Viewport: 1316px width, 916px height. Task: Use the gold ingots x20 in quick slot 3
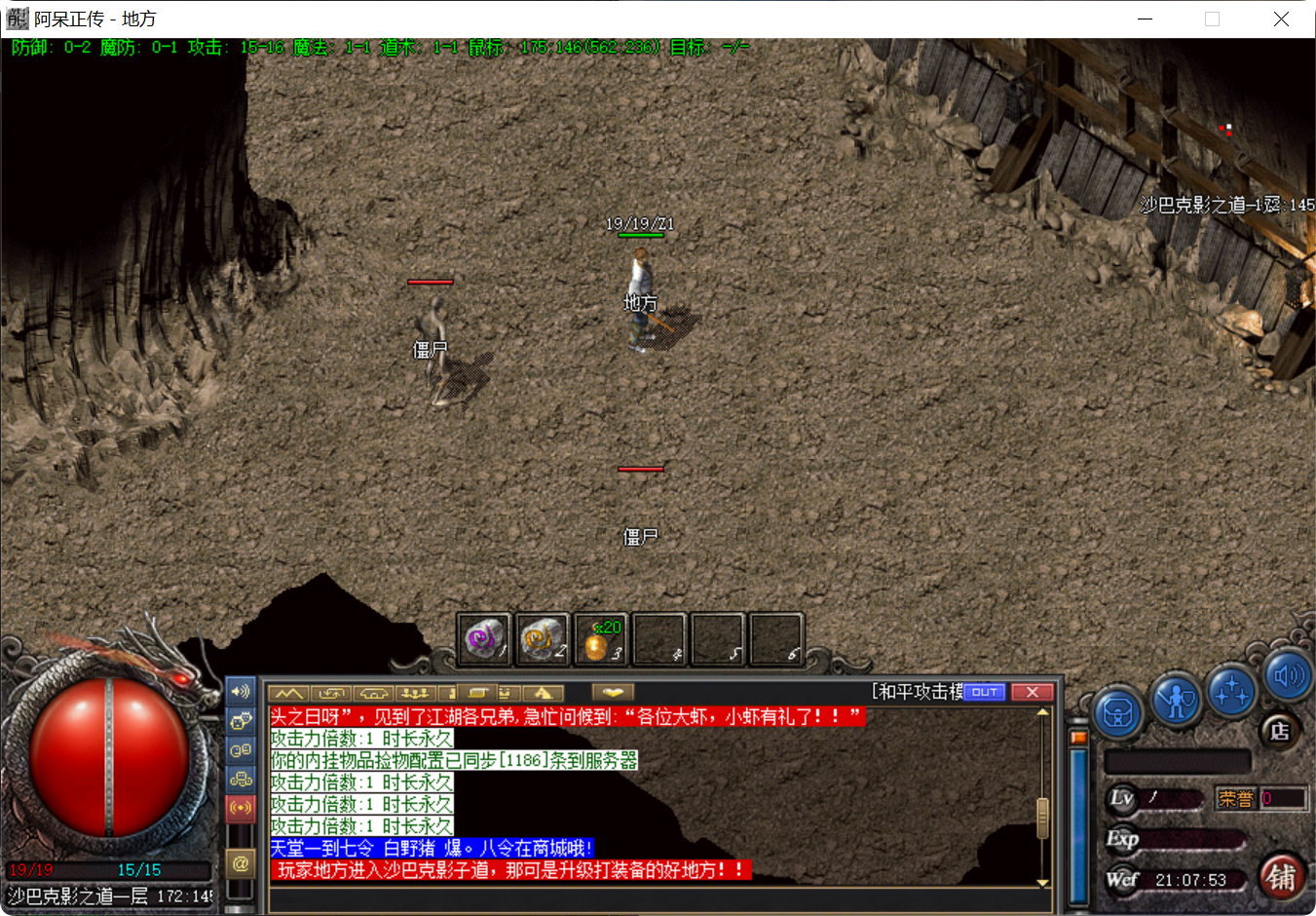click(x=600, y=638)
